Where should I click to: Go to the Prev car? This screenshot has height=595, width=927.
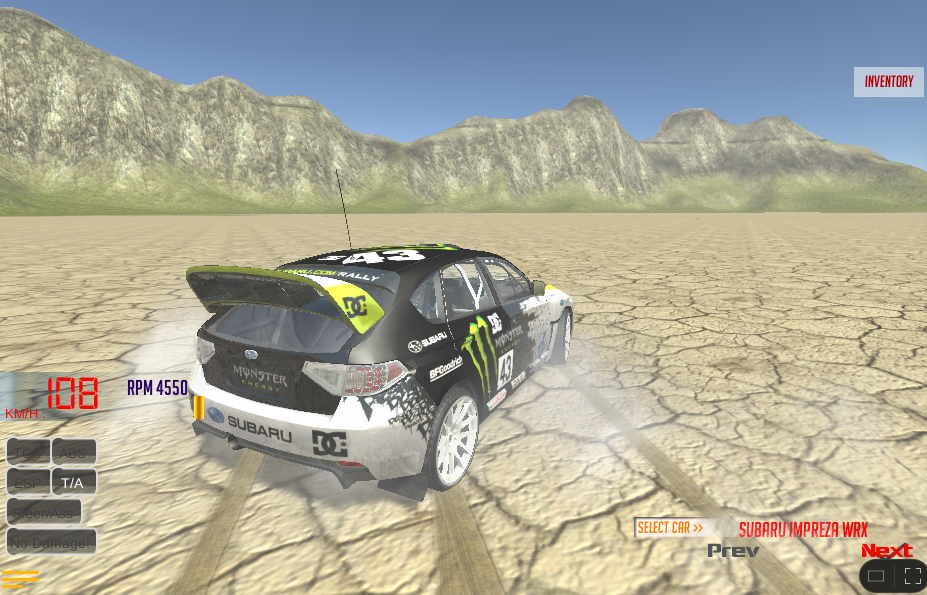(733, 551)
